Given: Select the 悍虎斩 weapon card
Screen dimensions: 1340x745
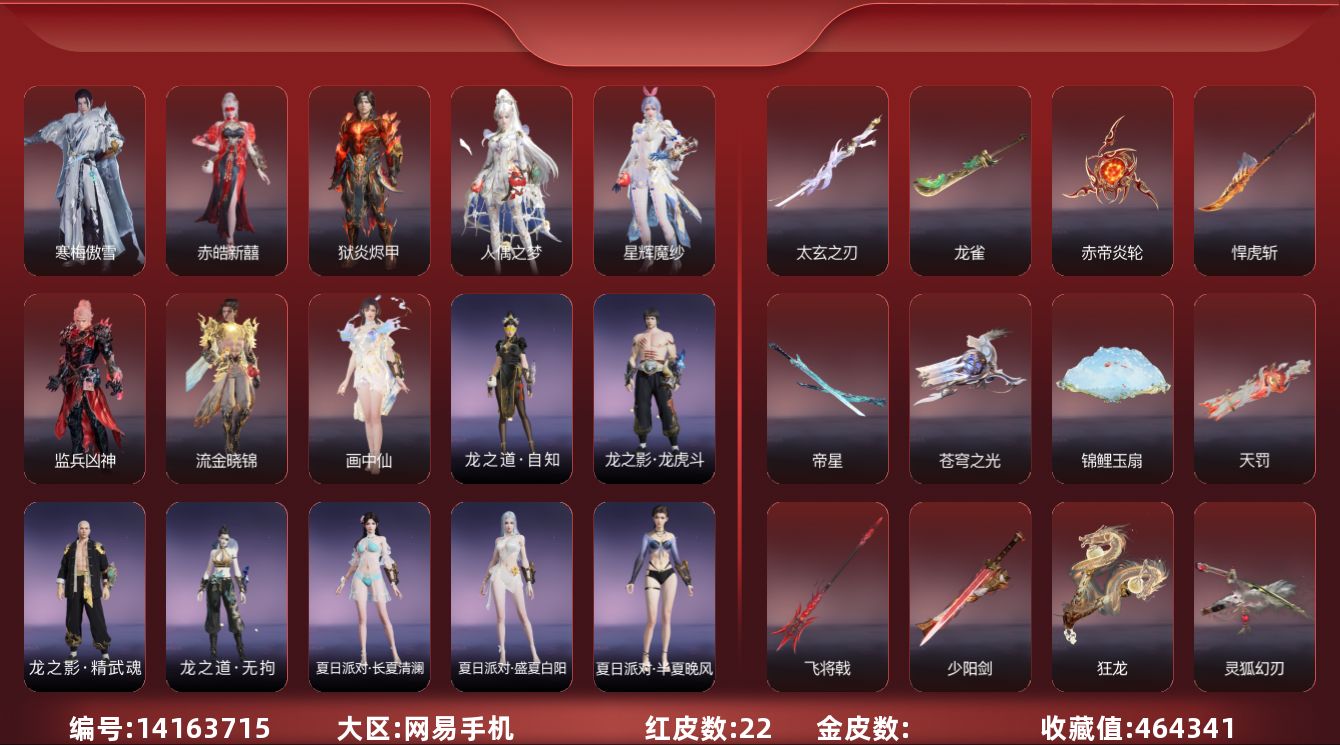Looking at the screenshot, I should click(1254, 181).
